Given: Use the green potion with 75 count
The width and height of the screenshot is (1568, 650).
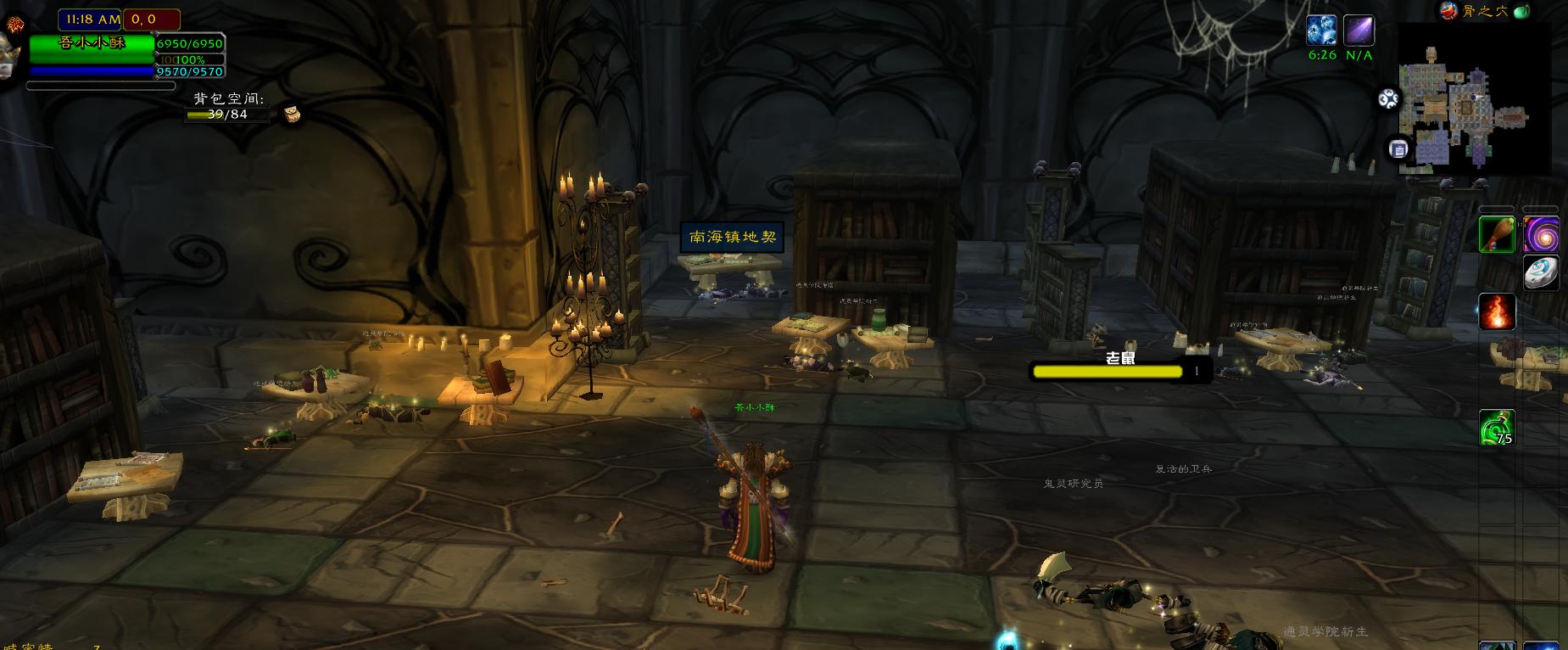Looking at the screenshot, I should pos(1497,428).
